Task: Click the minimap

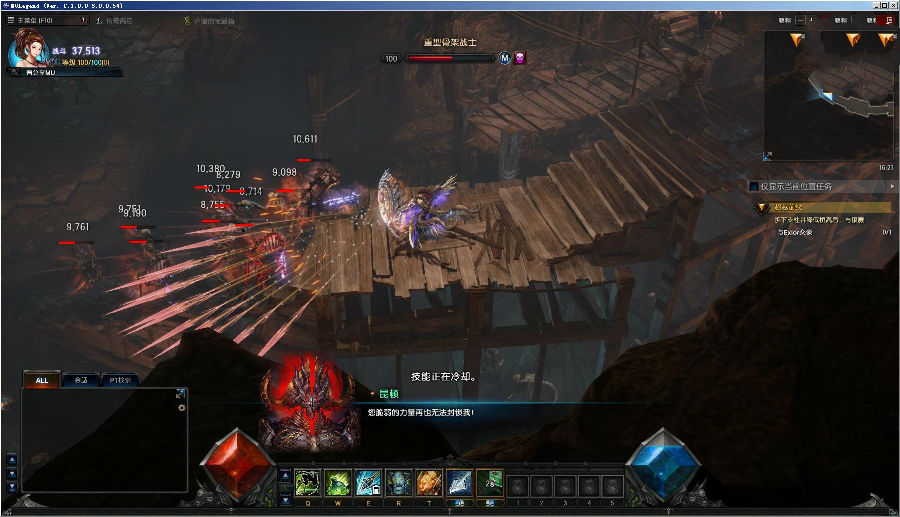Action: pyautogui.click(x=828, y=95)
